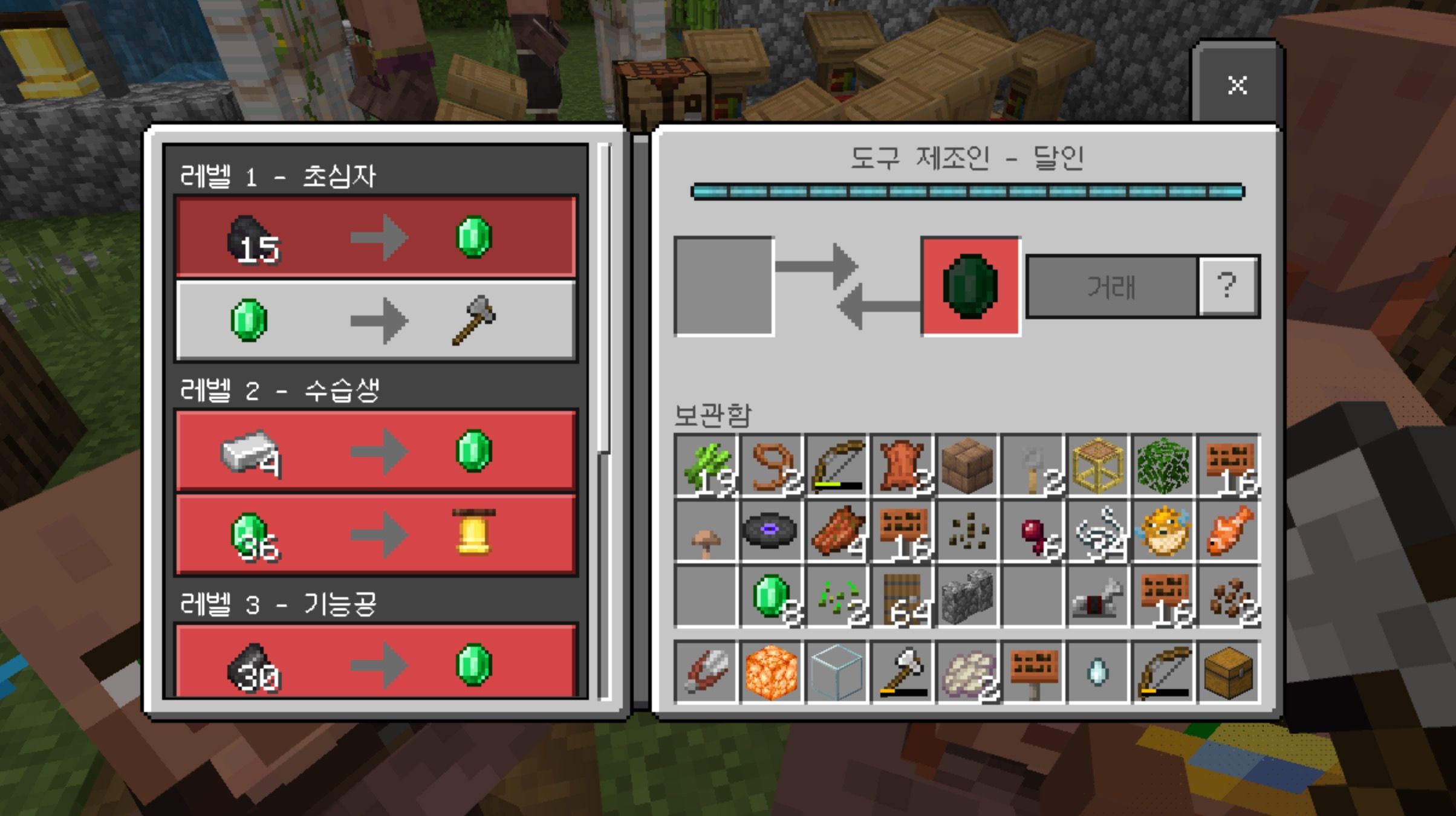The height and width of the screenshot is (816, 1456).
Task: Select the shears in the hotbar
Action: [706, 672]
